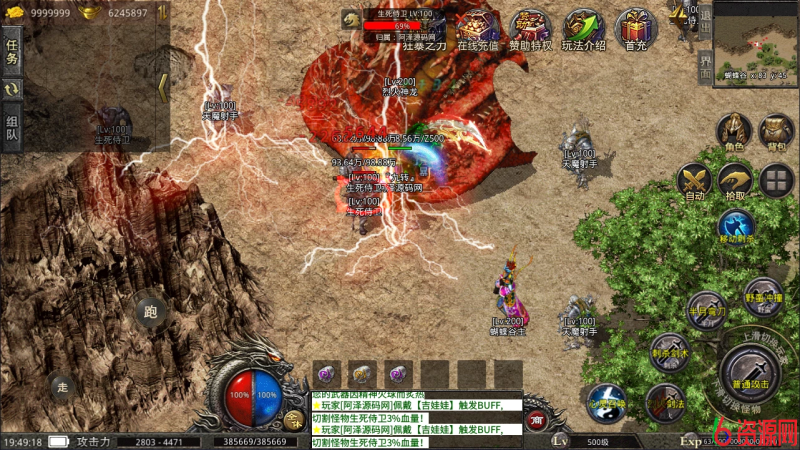The width and height of the screenshot is (800, 450).
Task: Open the 角色 character sheet
Action: [x=735, y=133]
